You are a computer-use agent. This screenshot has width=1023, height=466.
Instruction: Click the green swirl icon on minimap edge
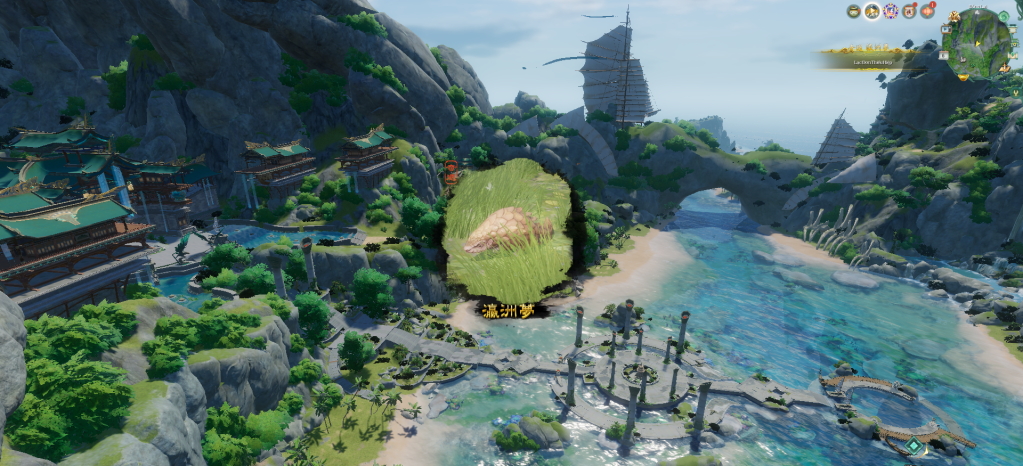tap(1003, 16)
